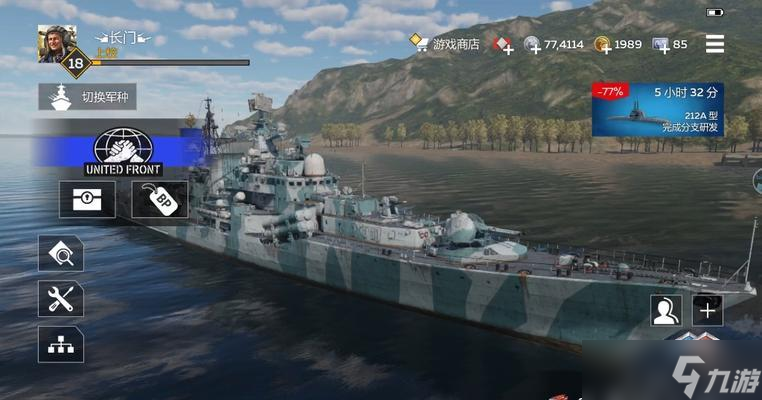Inspect the ship with the magnifier icon

point(60,254)
